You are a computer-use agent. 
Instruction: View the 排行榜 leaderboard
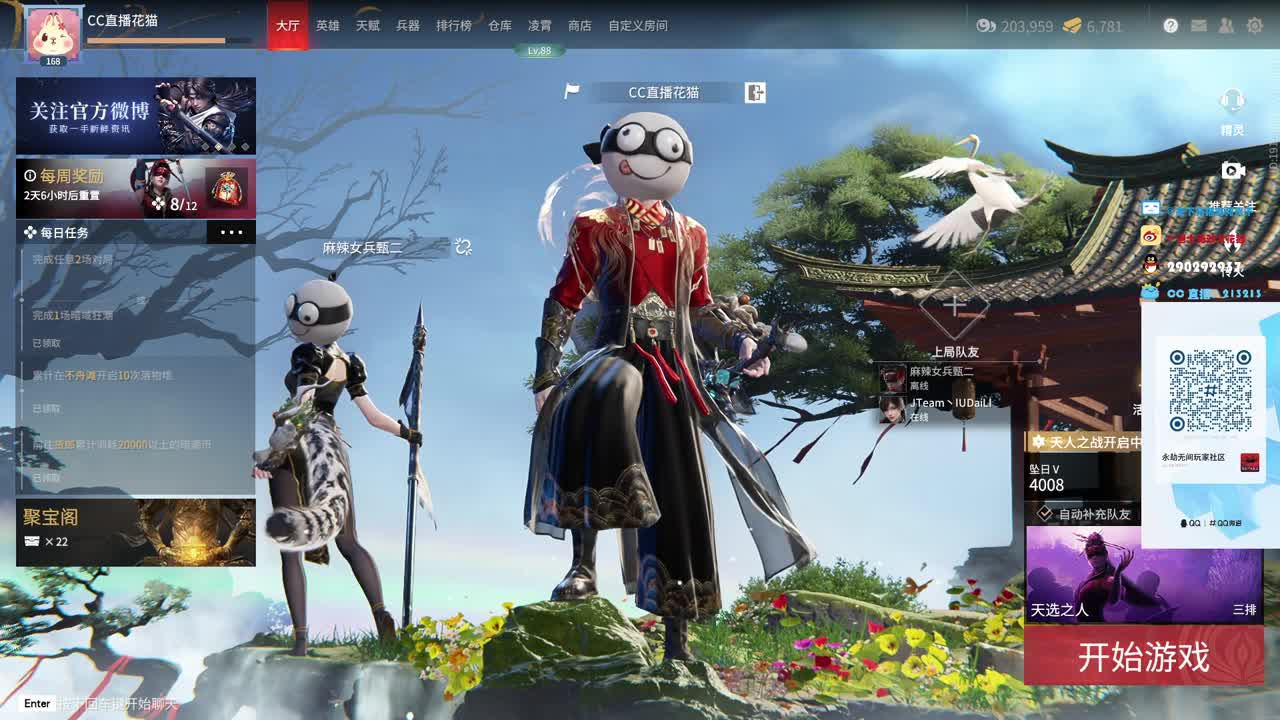tap(454, 26)
